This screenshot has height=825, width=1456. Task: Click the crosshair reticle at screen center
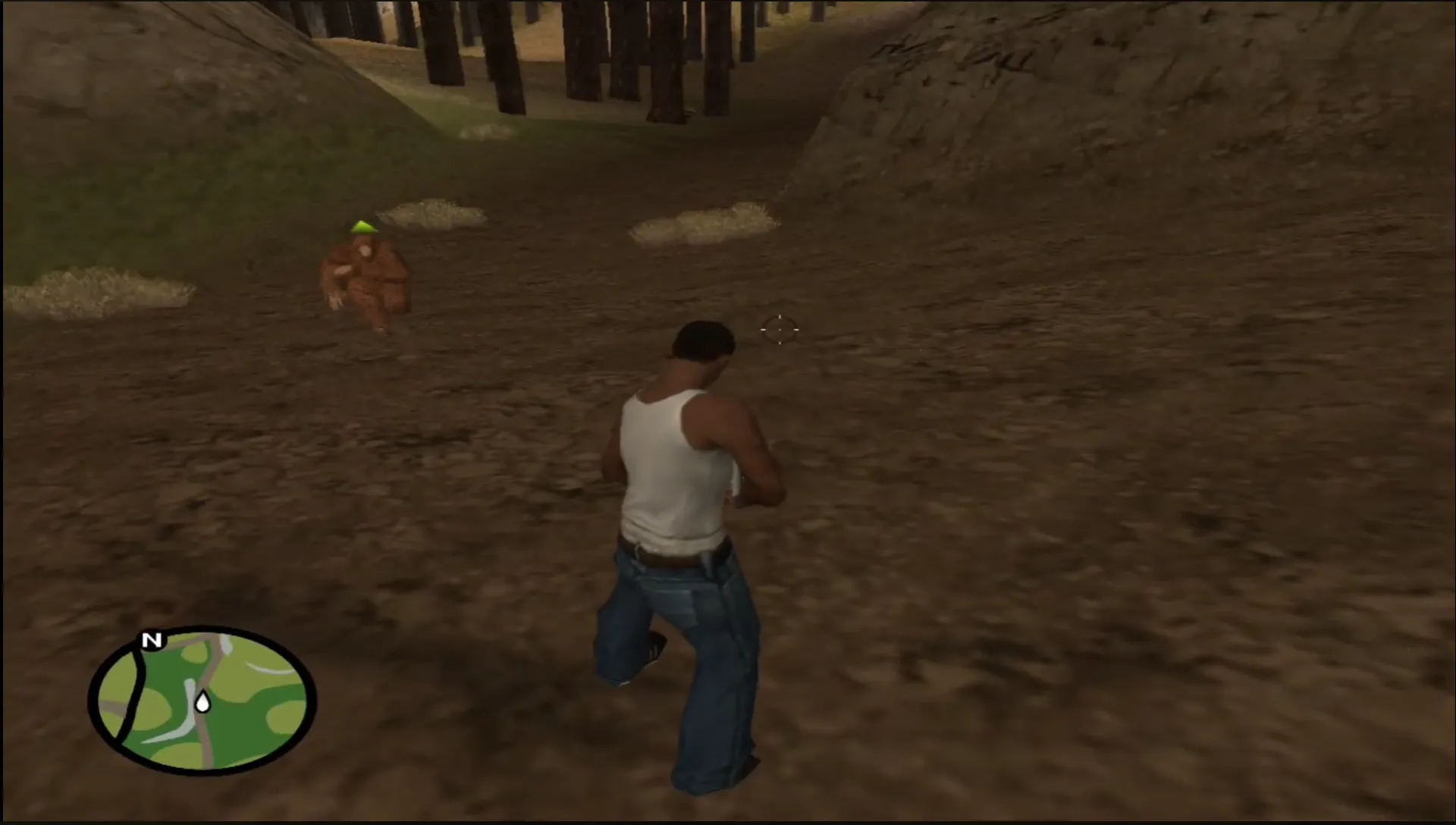778,329
